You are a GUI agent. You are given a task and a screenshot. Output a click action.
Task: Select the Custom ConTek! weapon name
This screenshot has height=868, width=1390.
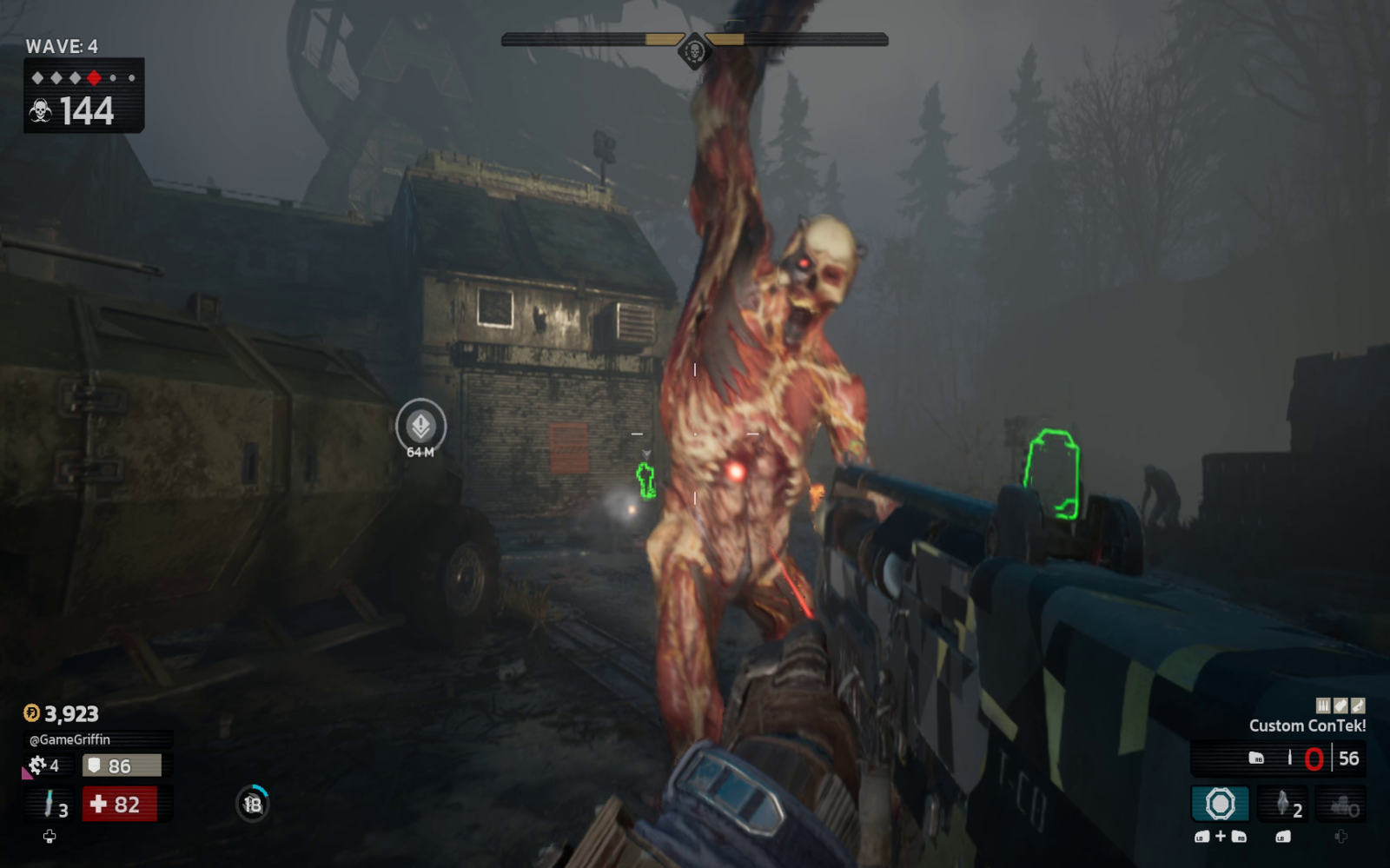point(1307,726)
